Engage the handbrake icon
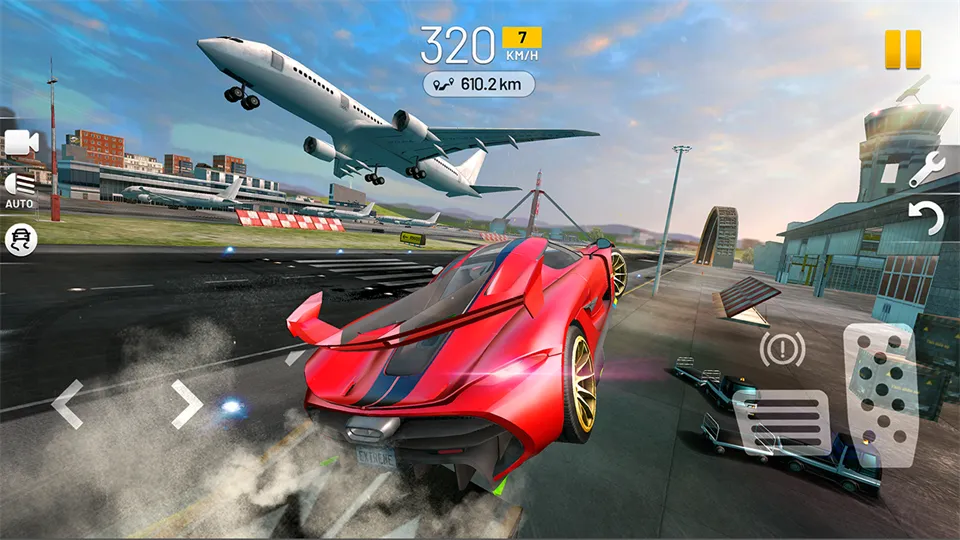 [x=782, y=348]
